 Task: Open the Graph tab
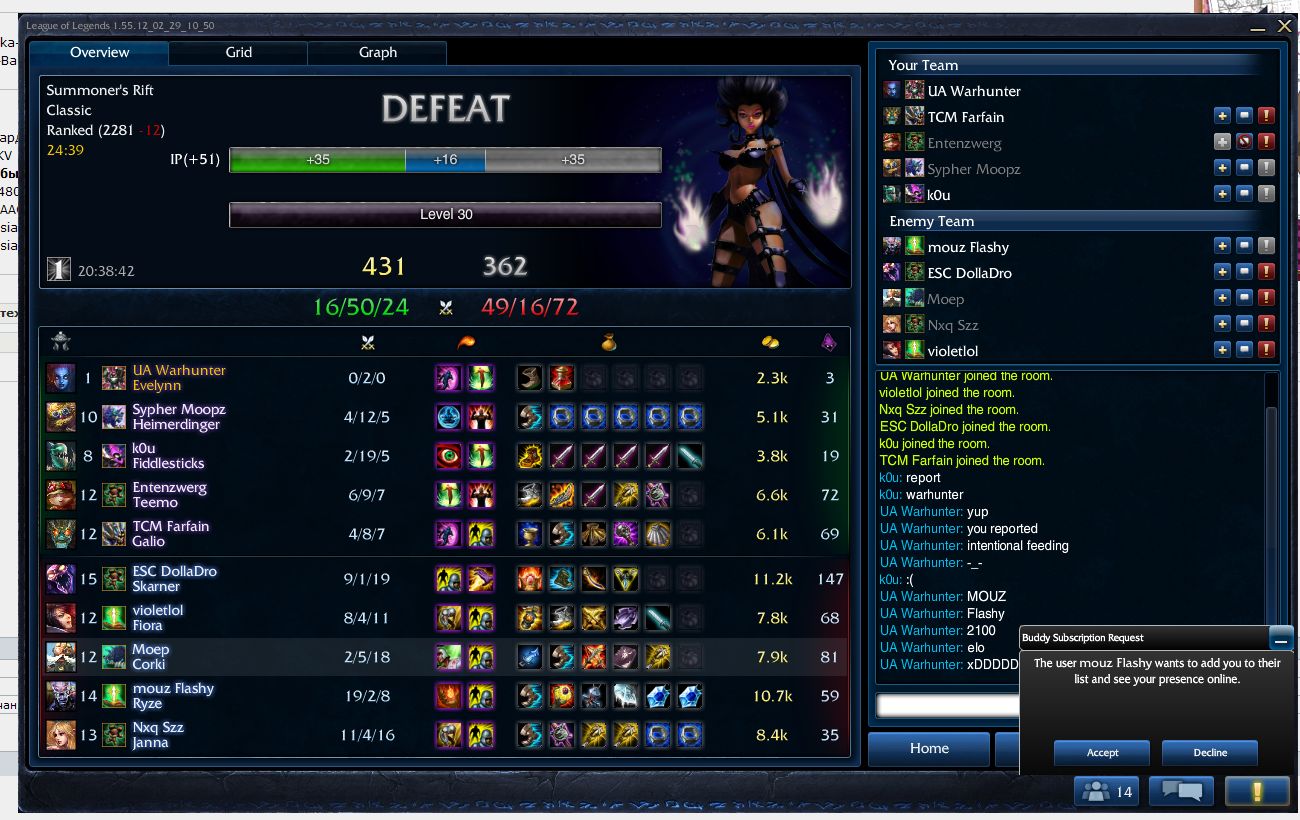tap(377, 53)
